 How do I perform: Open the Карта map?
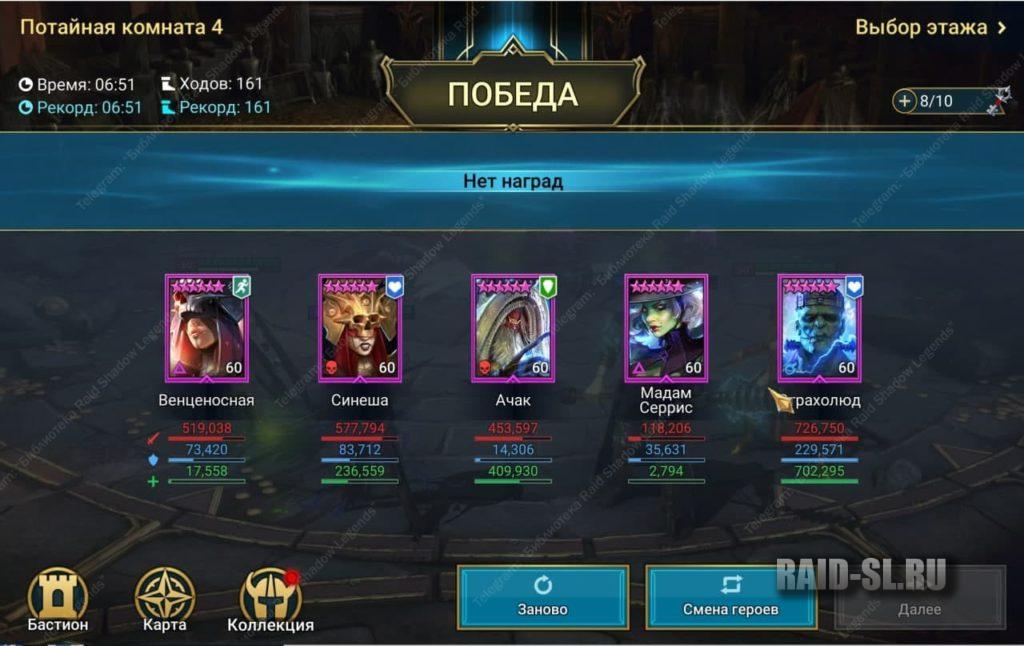[x=164, y=600]
